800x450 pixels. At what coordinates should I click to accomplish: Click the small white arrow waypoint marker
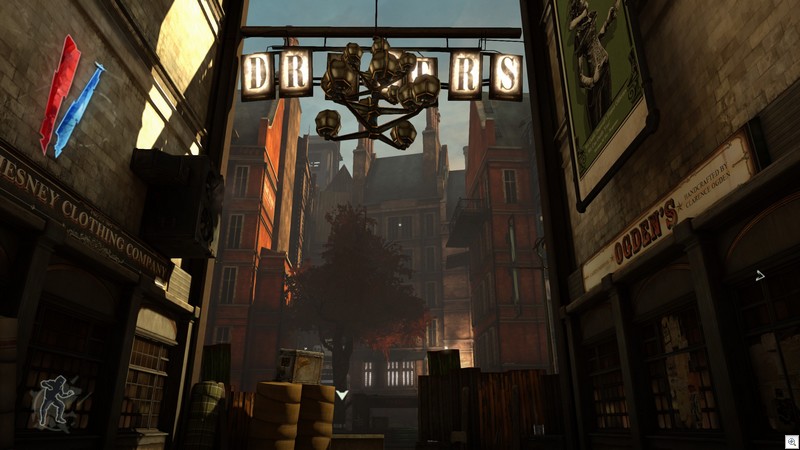coord(760,275)
